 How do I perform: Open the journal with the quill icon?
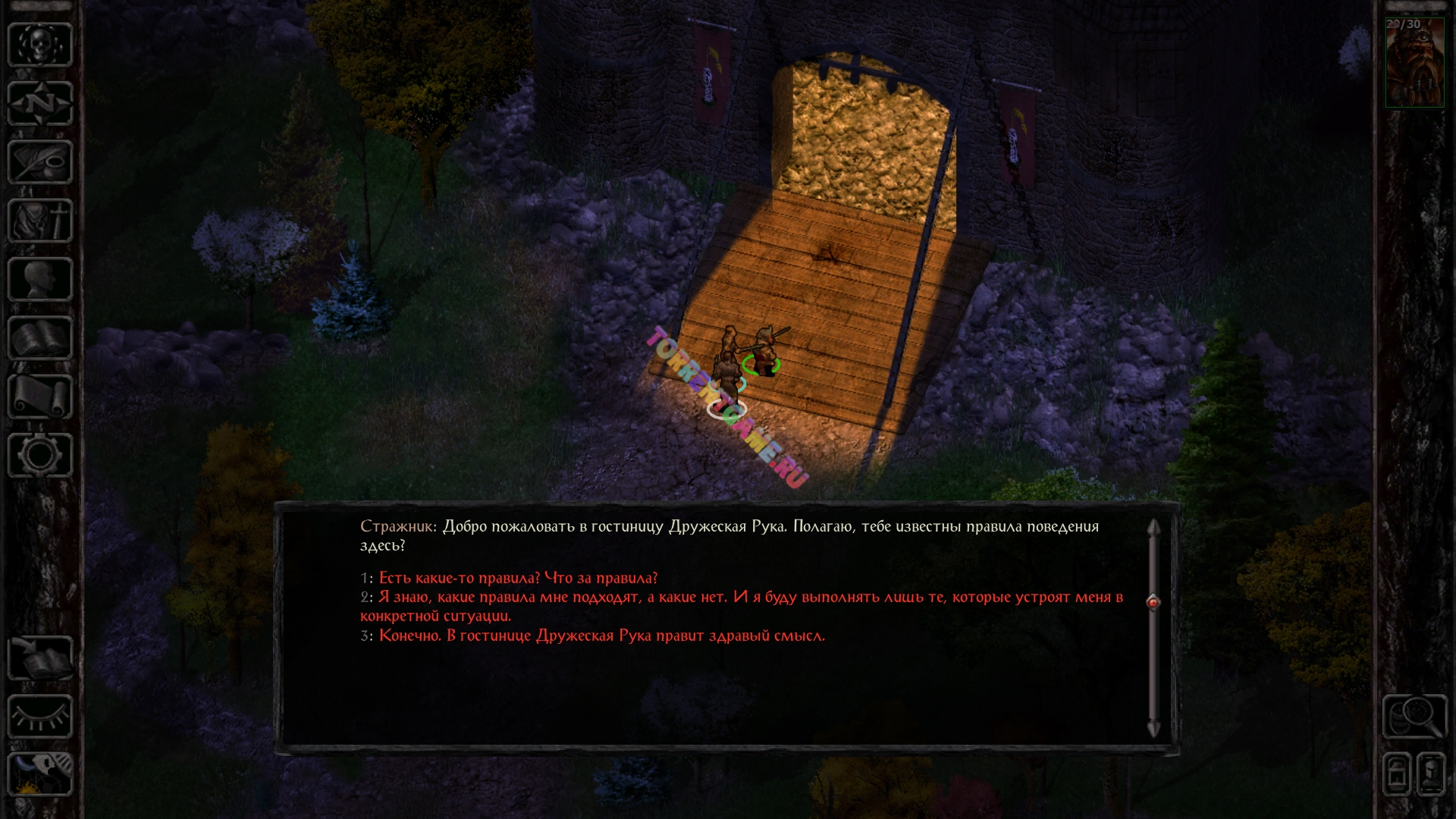[40, 162]
